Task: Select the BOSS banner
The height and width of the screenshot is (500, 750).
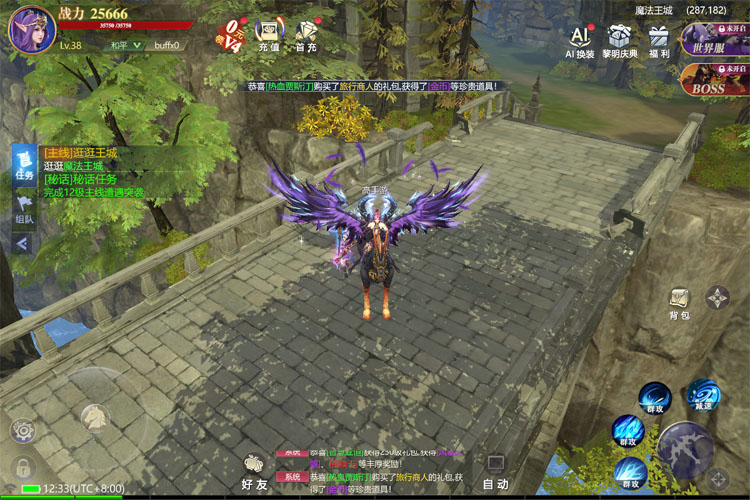Action: coord(715,80)
